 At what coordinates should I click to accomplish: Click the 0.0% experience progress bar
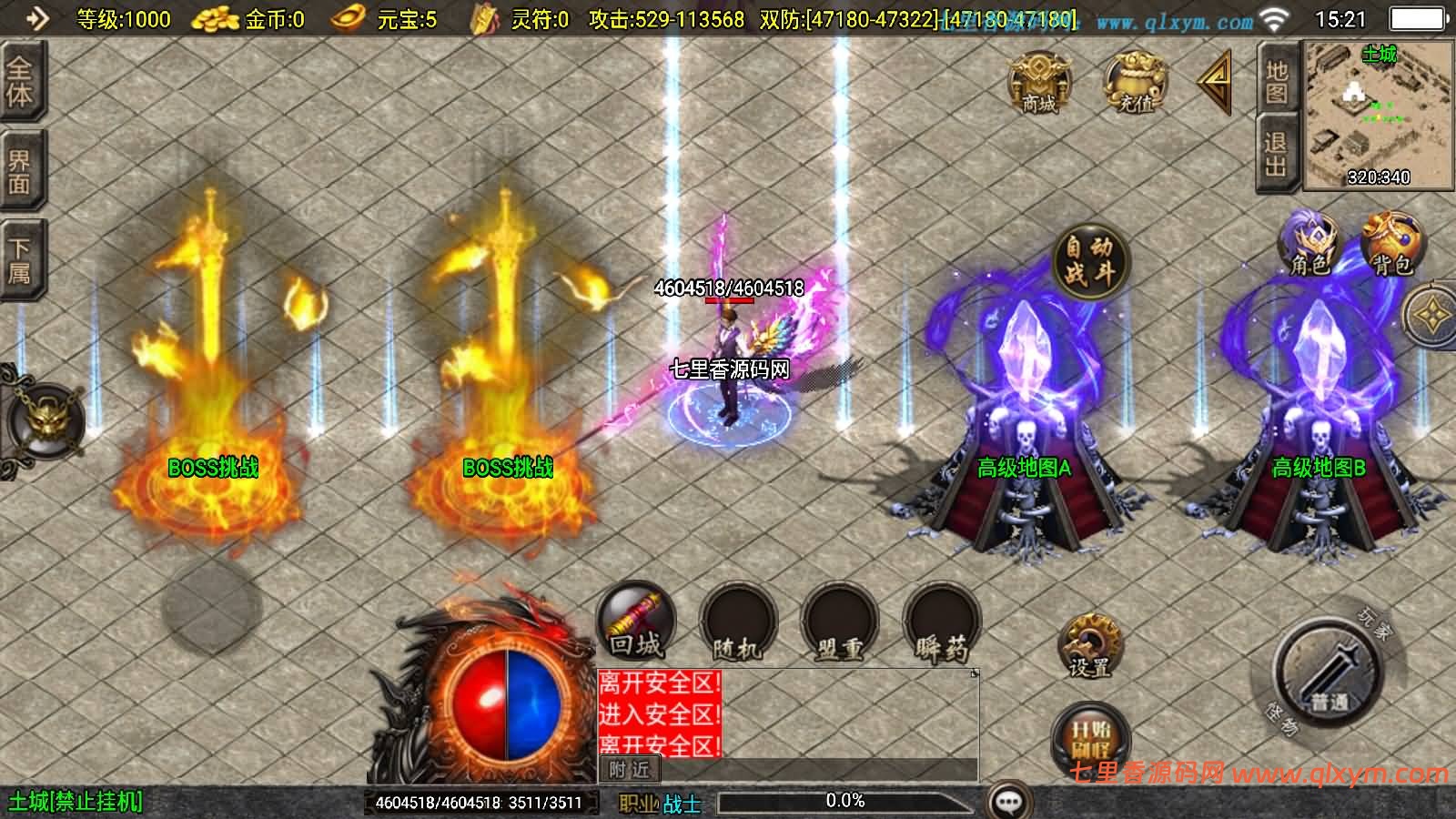point(846,802)
